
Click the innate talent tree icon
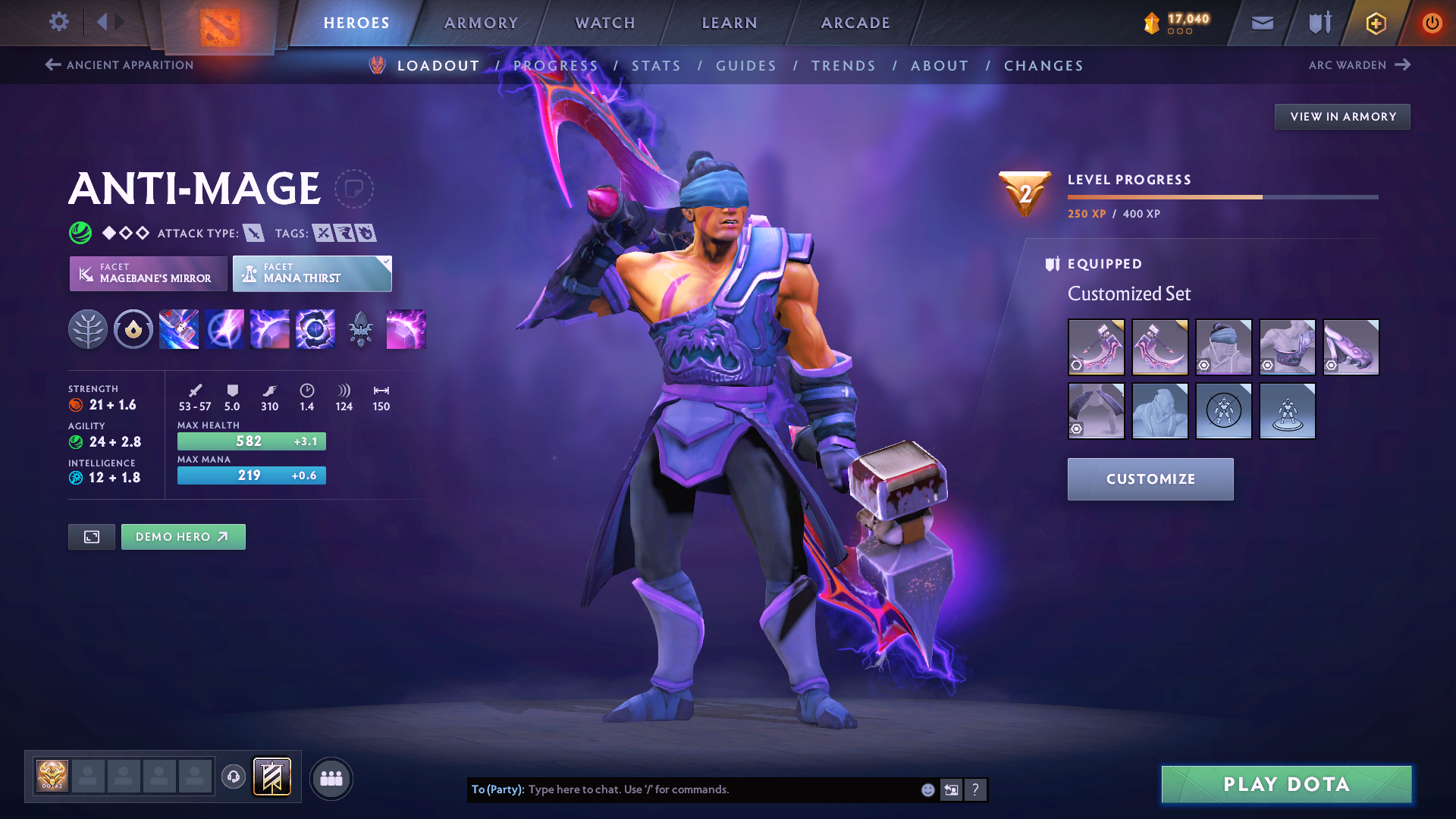pyautogui.click(x=89, y=329)
